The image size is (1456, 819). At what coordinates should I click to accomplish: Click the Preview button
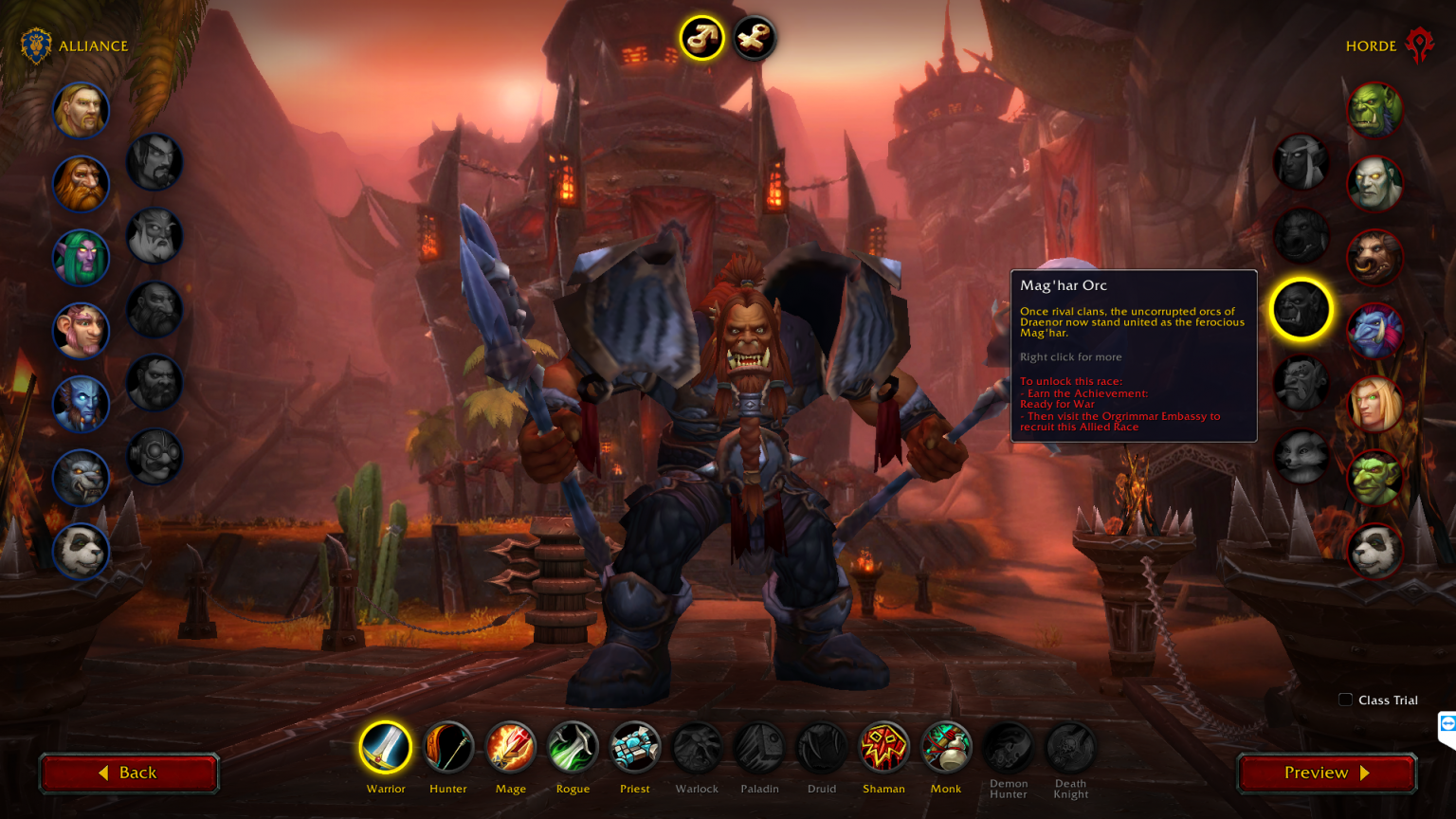1325,773
